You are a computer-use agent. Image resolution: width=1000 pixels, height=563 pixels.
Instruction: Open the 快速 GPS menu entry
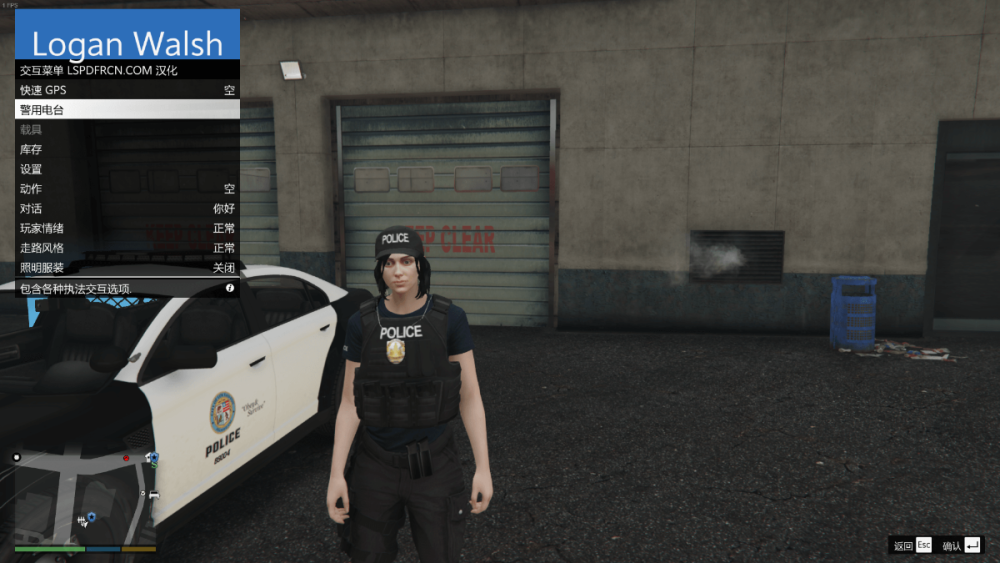tap(127, 90)
